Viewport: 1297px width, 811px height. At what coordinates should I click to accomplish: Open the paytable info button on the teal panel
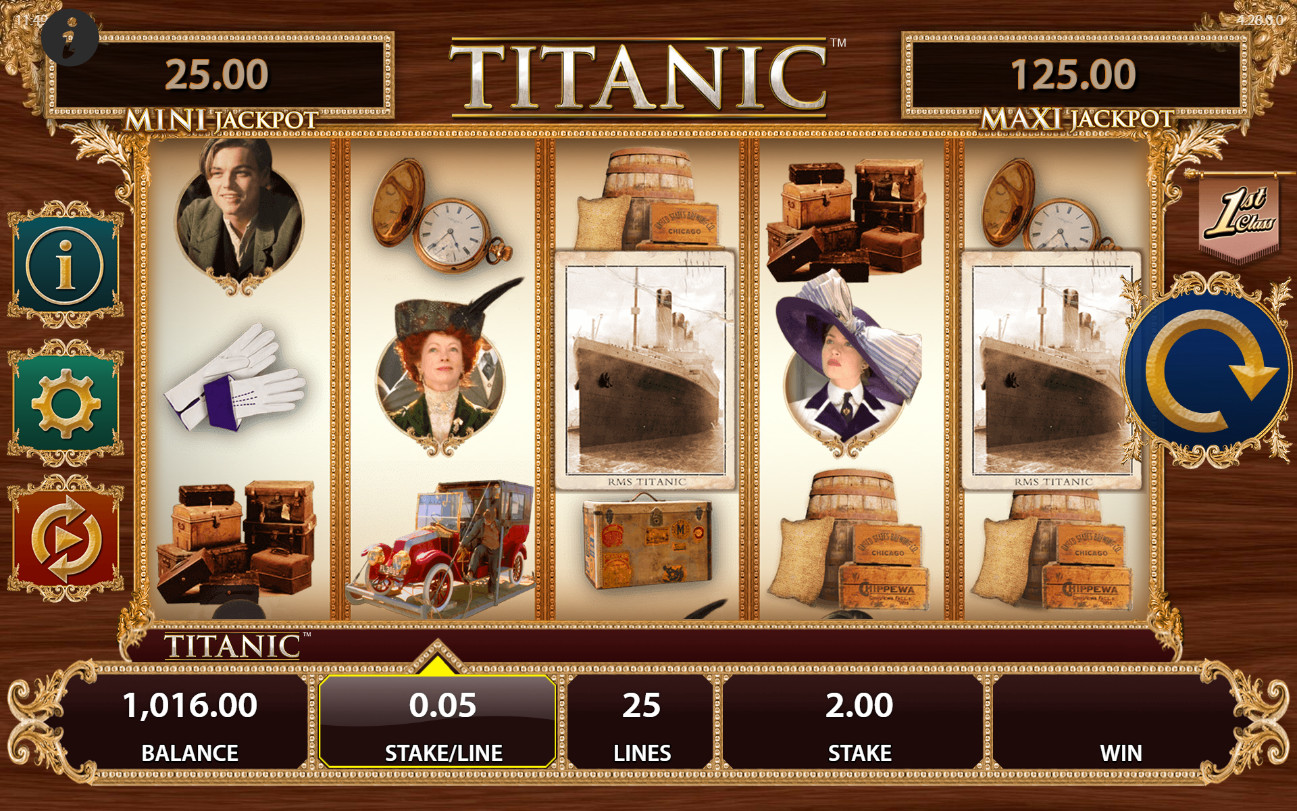point(66,265)
